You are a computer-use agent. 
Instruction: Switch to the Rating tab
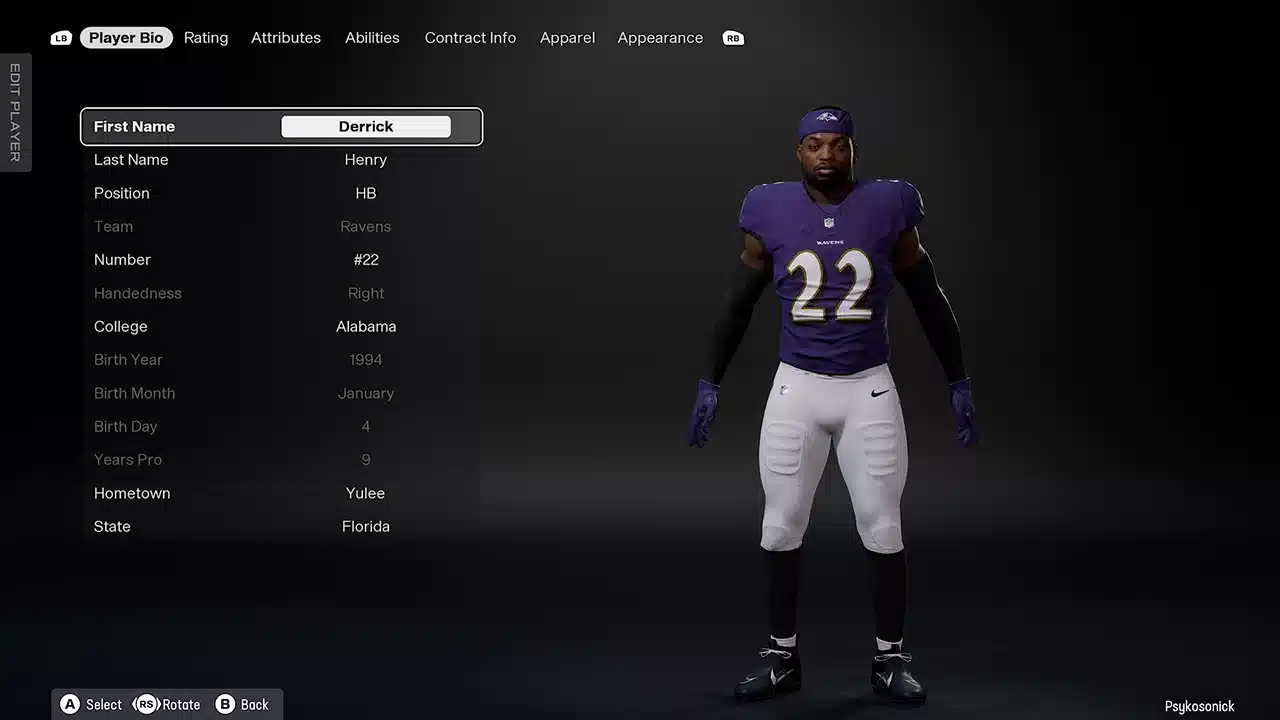point(206,38)
